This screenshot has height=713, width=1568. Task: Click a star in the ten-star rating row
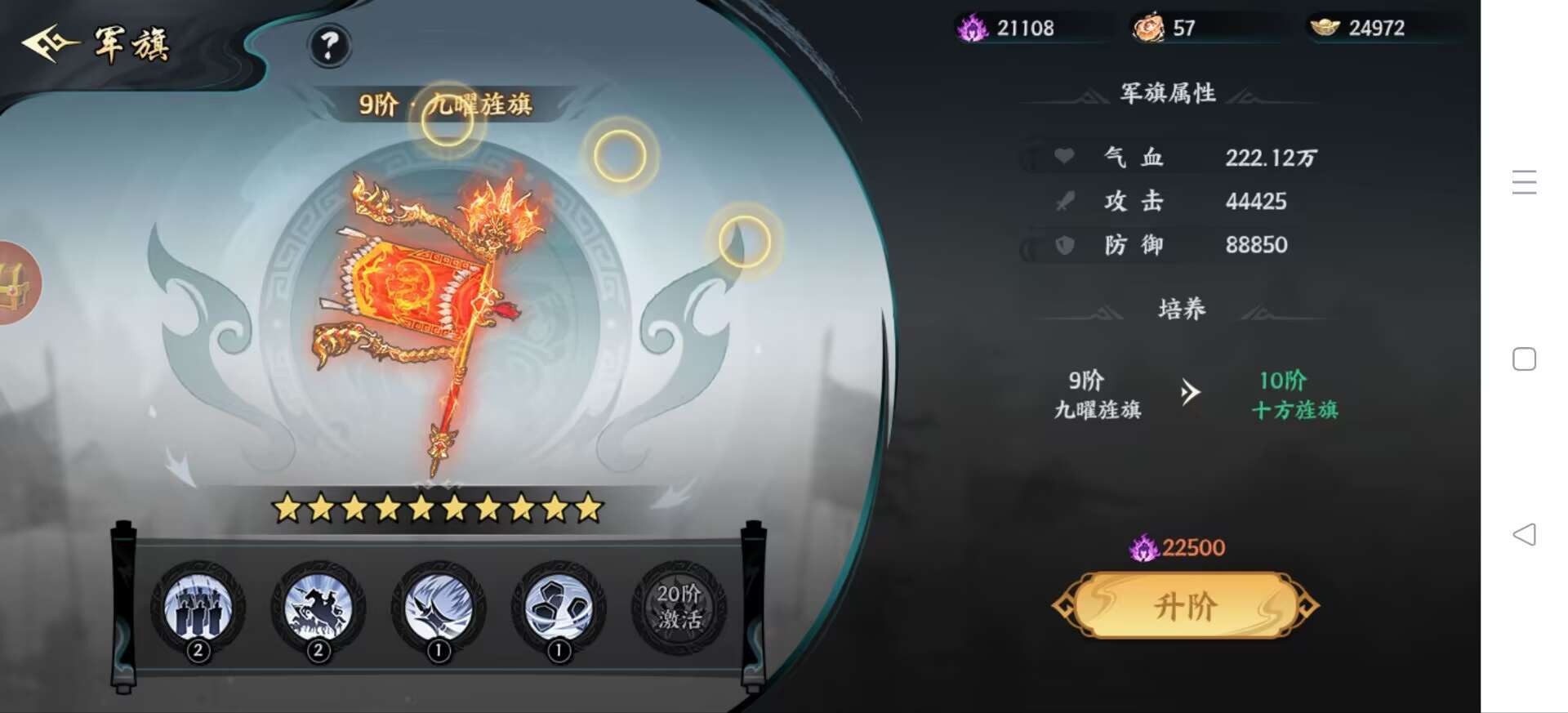pyautogui.click(x=433, y=510)
